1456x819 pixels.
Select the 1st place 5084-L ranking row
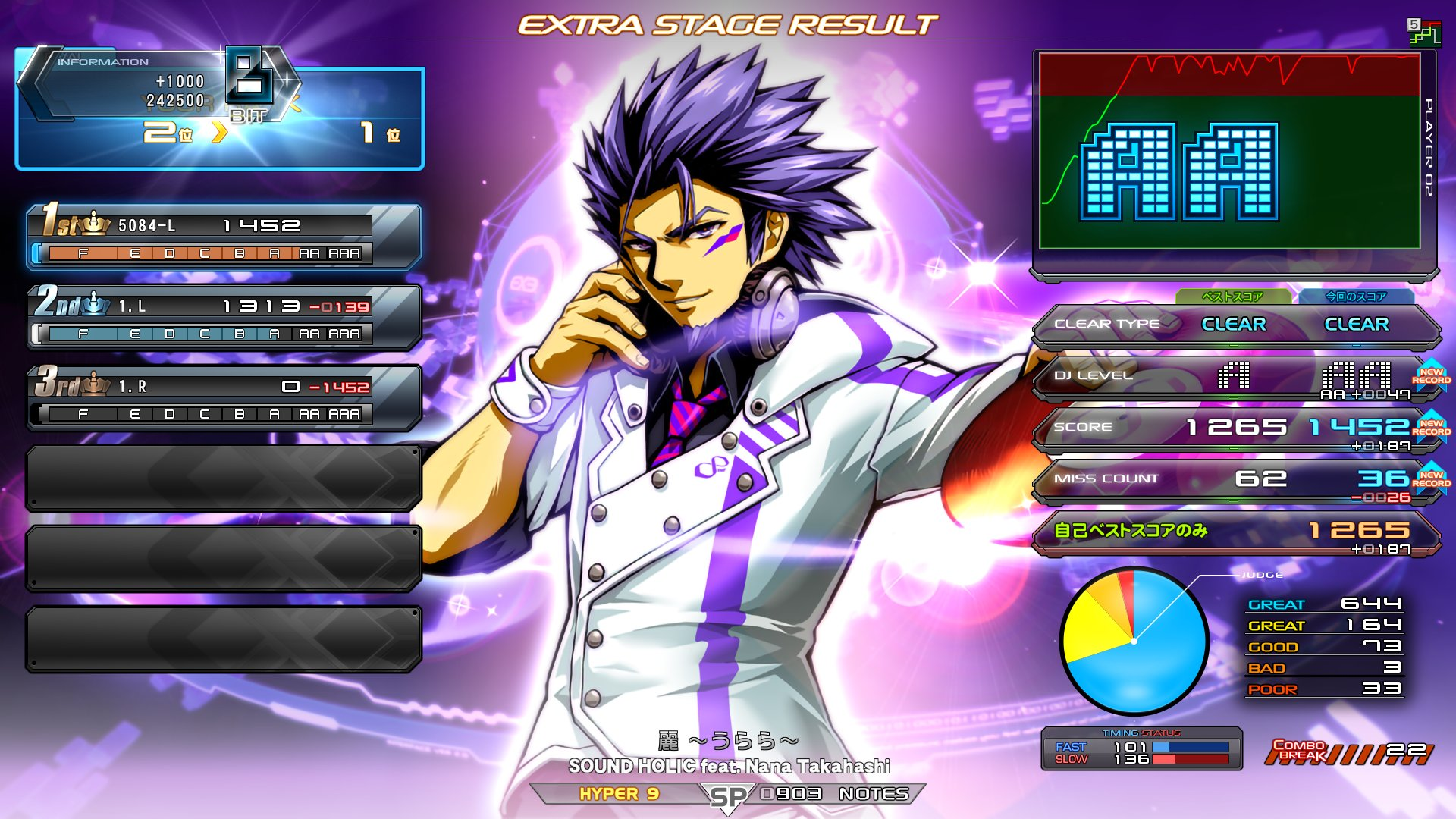pyautogui.click(x=224, y=237)
